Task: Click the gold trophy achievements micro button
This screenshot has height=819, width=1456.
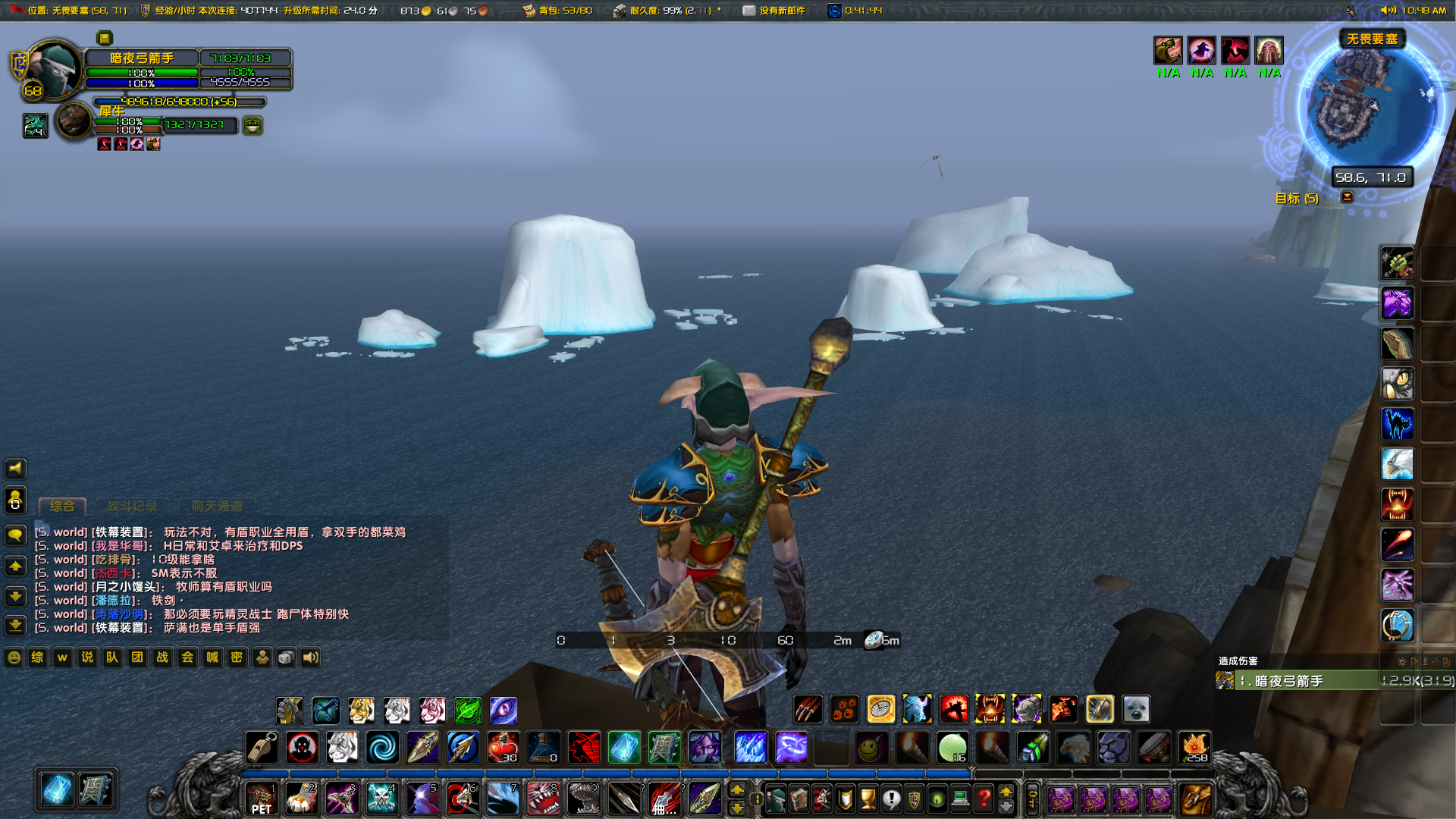Action: coord(868,799)
